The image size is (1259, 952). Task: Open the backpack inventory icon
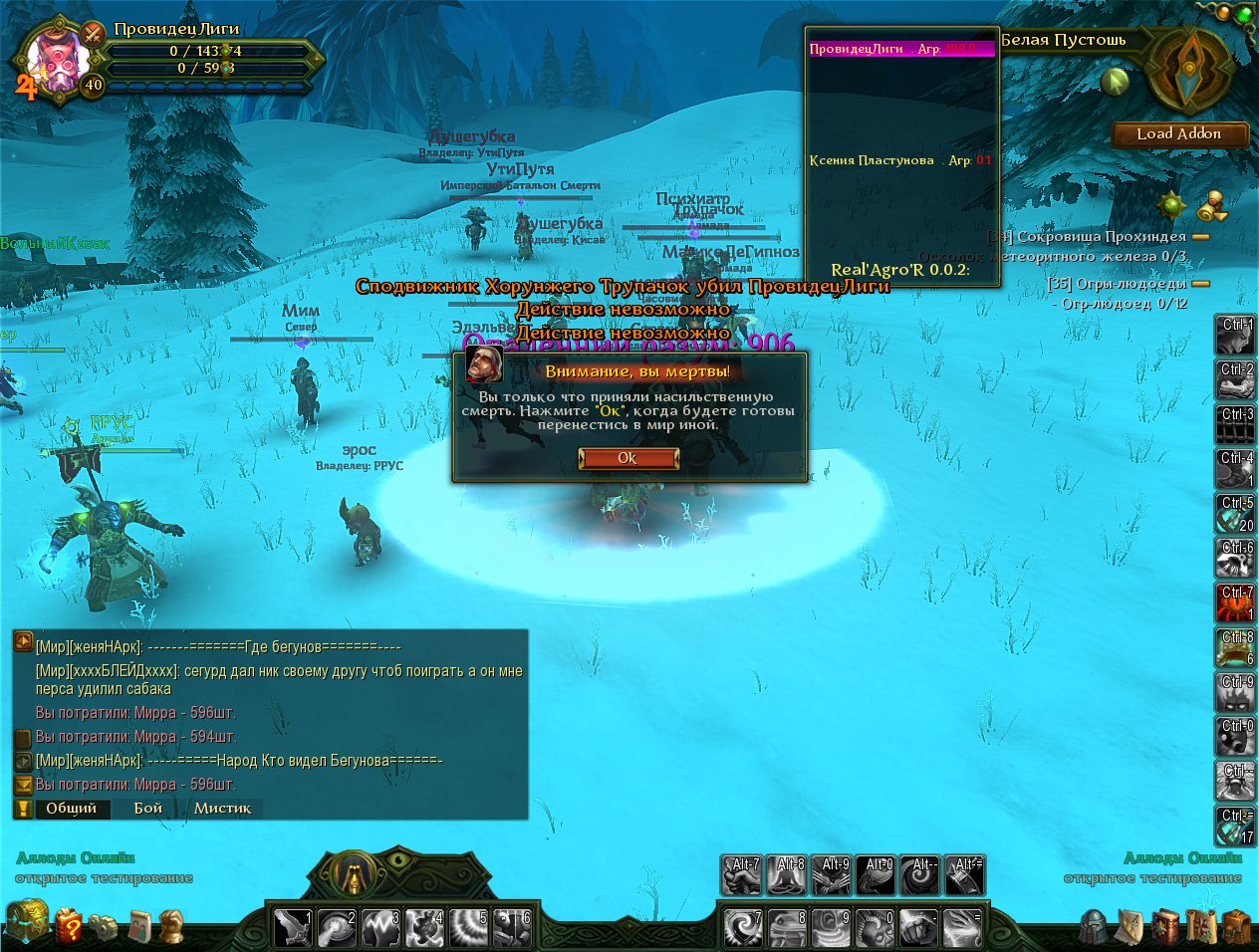point(1236,927)
